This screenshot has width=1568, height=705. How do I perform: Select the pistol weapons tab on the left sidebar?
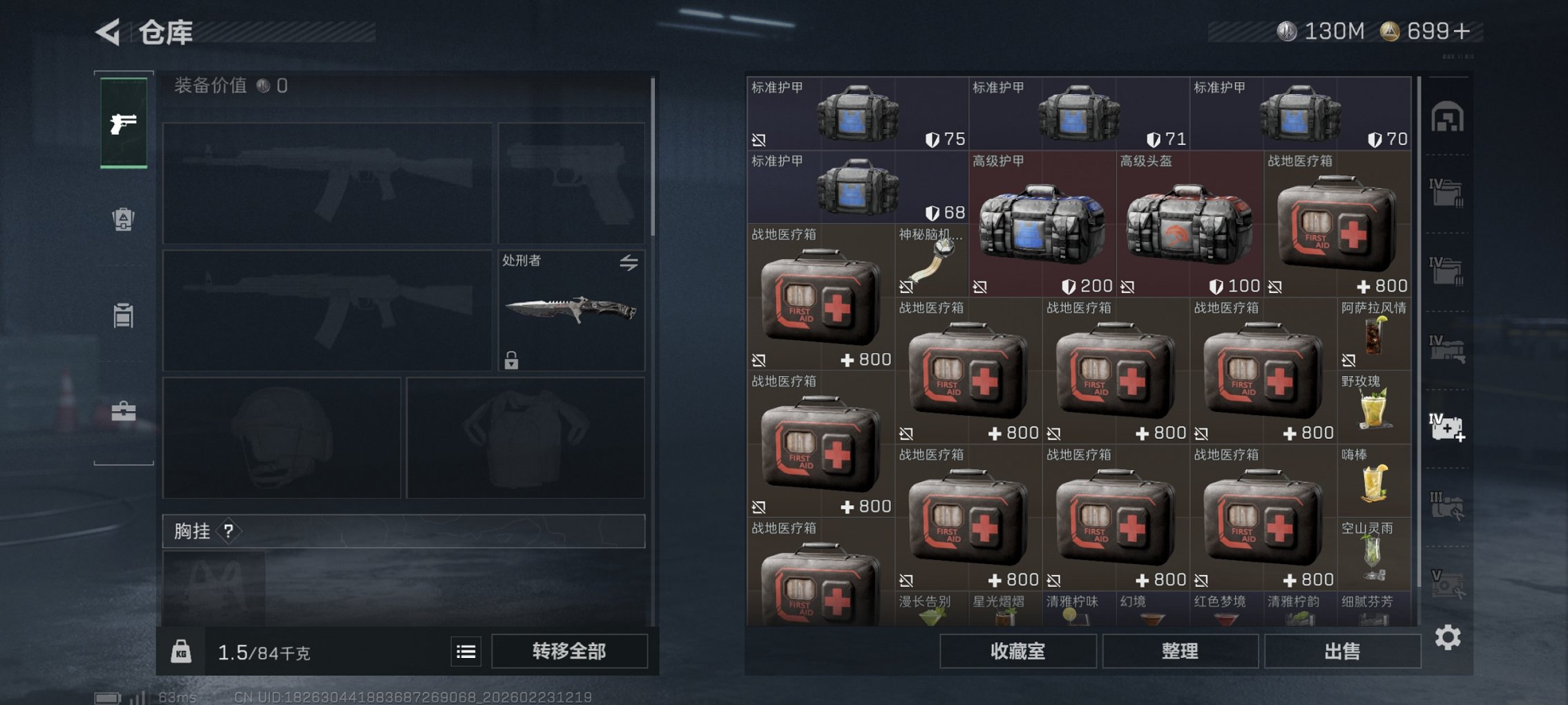pos(123,125)
